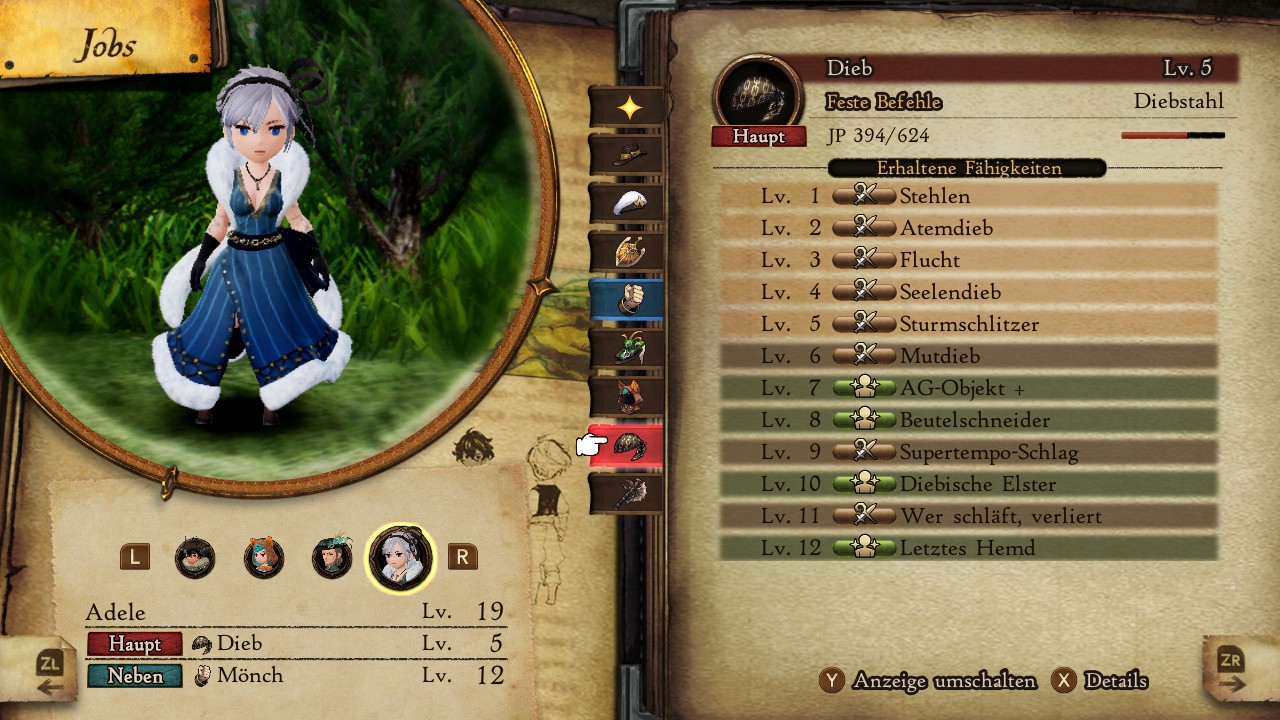Select the orange fox hood job
This screenshot has height=720, width=1280.
tap(628, 396)
